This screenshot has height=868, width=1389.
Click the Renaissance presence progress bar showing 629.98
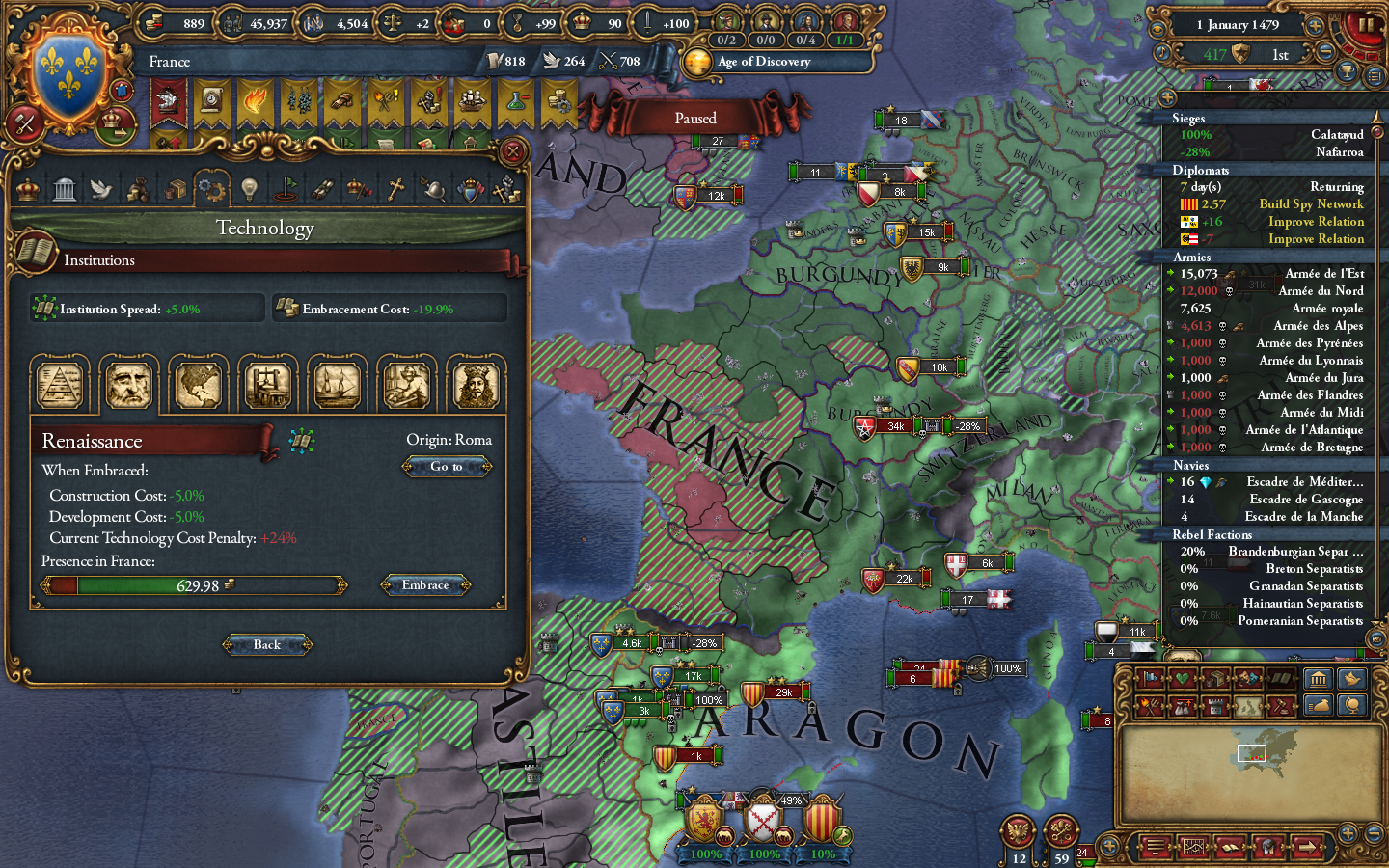pos(192,585)
